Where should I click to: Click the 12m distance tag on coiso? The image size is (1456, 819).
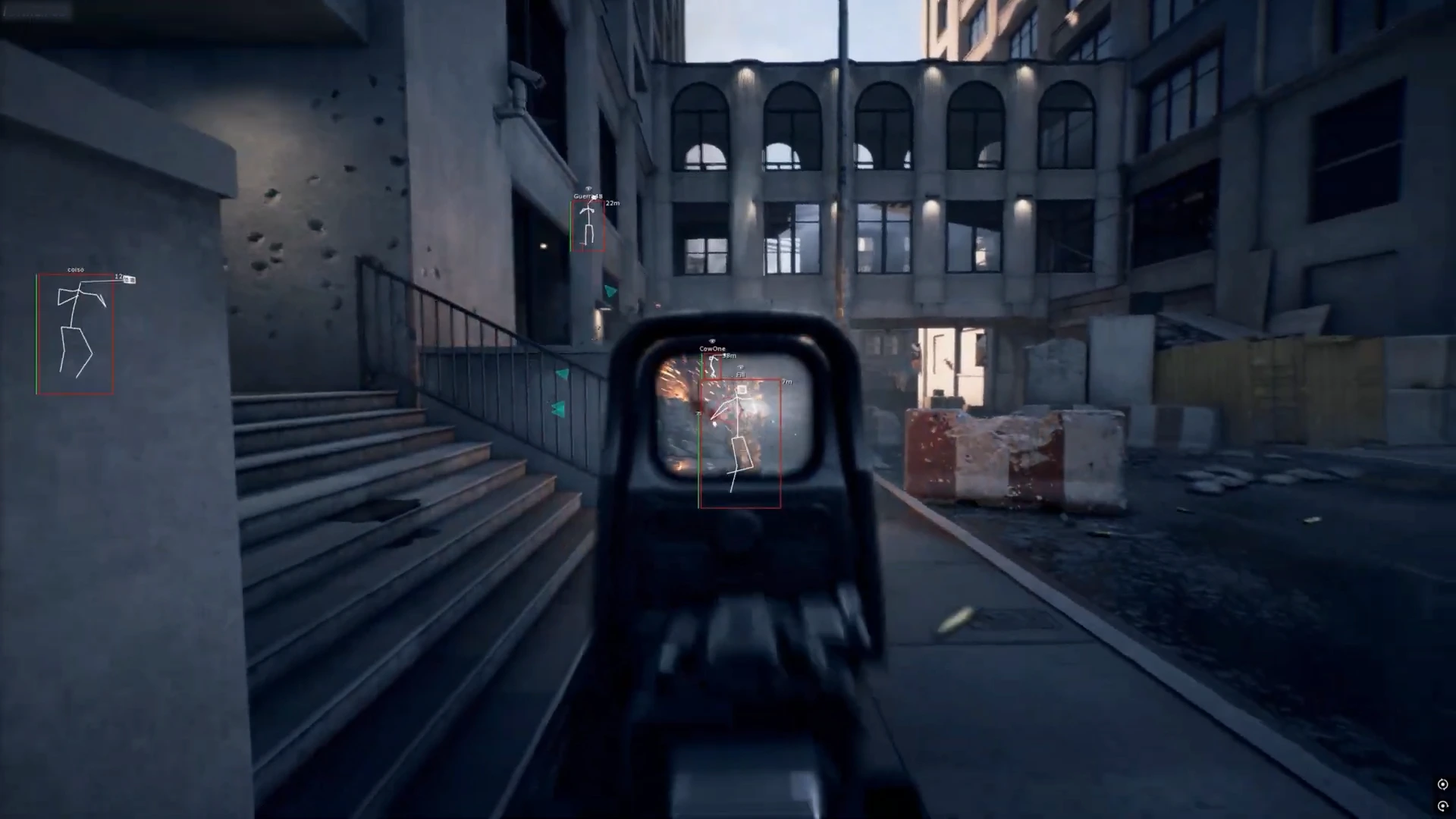[x=118, y=278]
